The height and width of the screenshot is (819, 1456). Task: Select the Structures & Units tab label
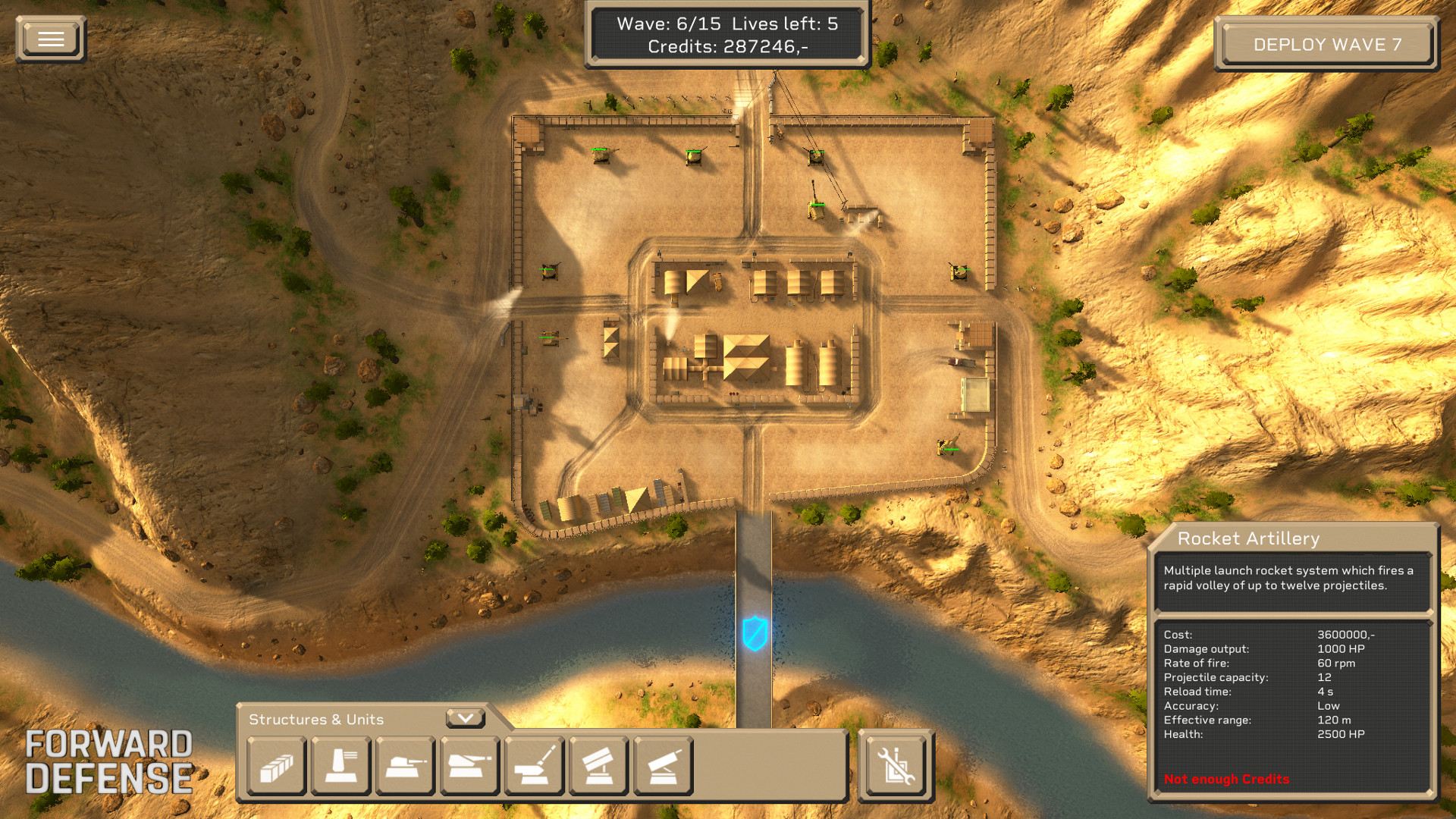pyautogui.click(x=317, y=719)
